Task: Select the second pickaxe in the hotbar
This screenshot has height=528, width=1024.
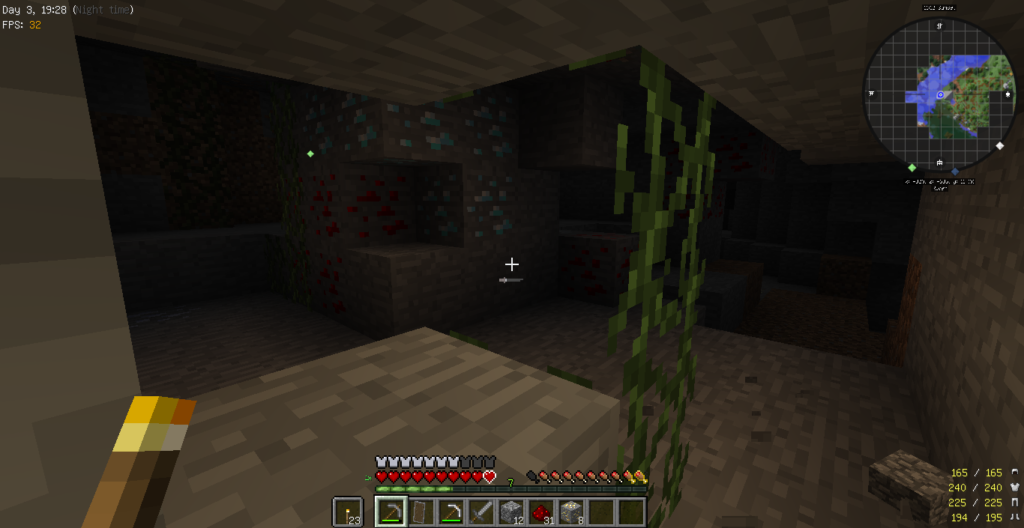Action: pyautogui.click(x=451, y=512)
